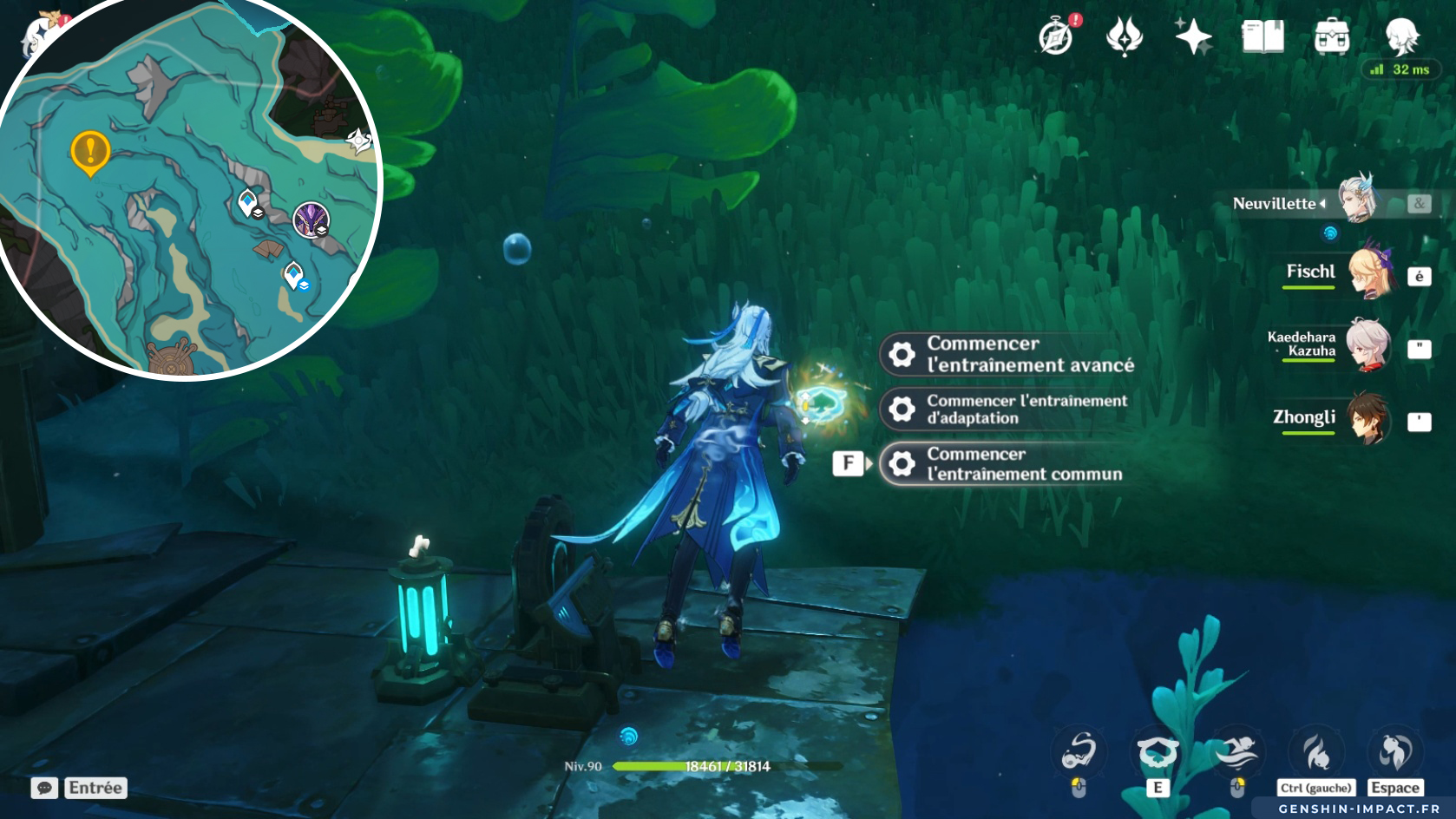
Task: Activate the elemental skill icon
Action: click(1157, 752)
